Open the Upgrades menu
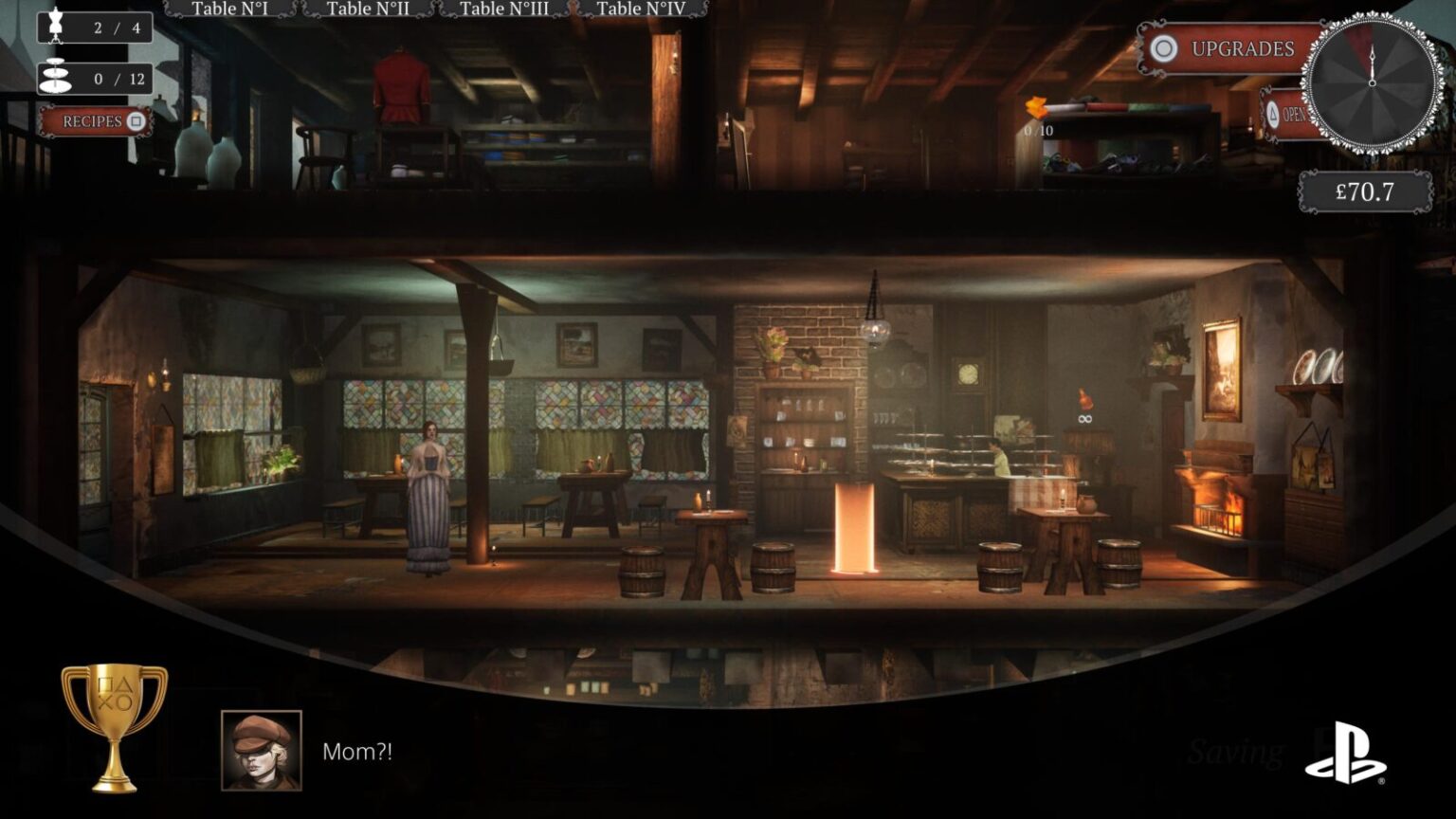The image size is (1456, 819). click(x=1230, y=49)
